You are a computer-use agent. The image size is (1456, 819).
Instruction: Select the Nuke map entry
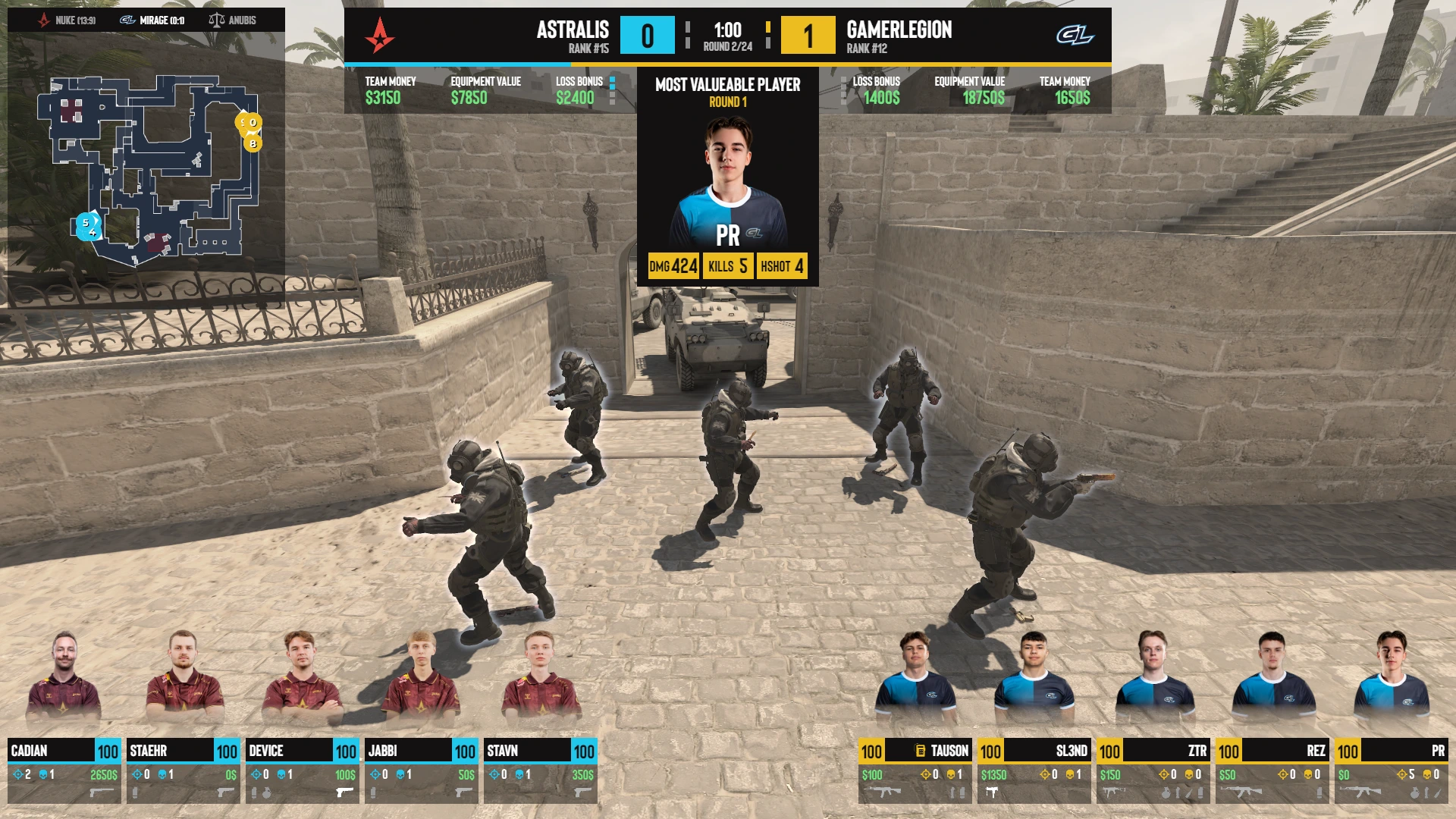[67, 20]
